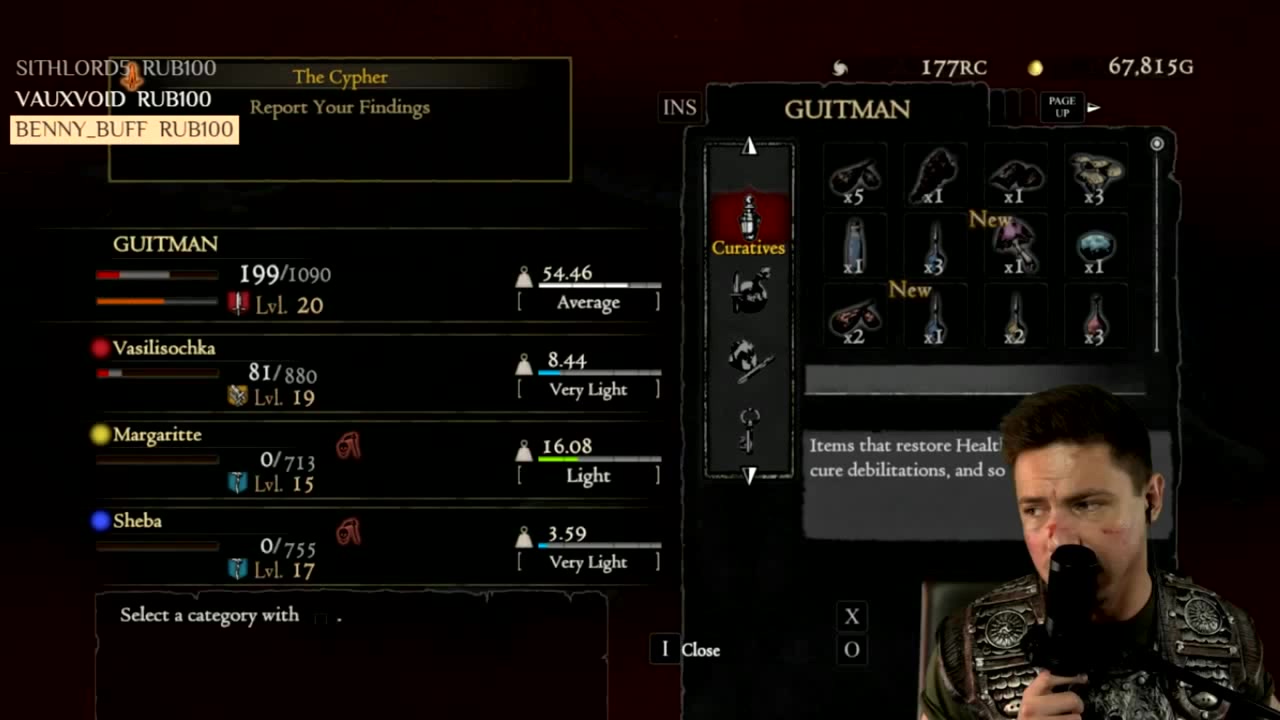Select the Curatives category
The width and height of the screenshot is (1280, 720).
click(x=749, y=225)
